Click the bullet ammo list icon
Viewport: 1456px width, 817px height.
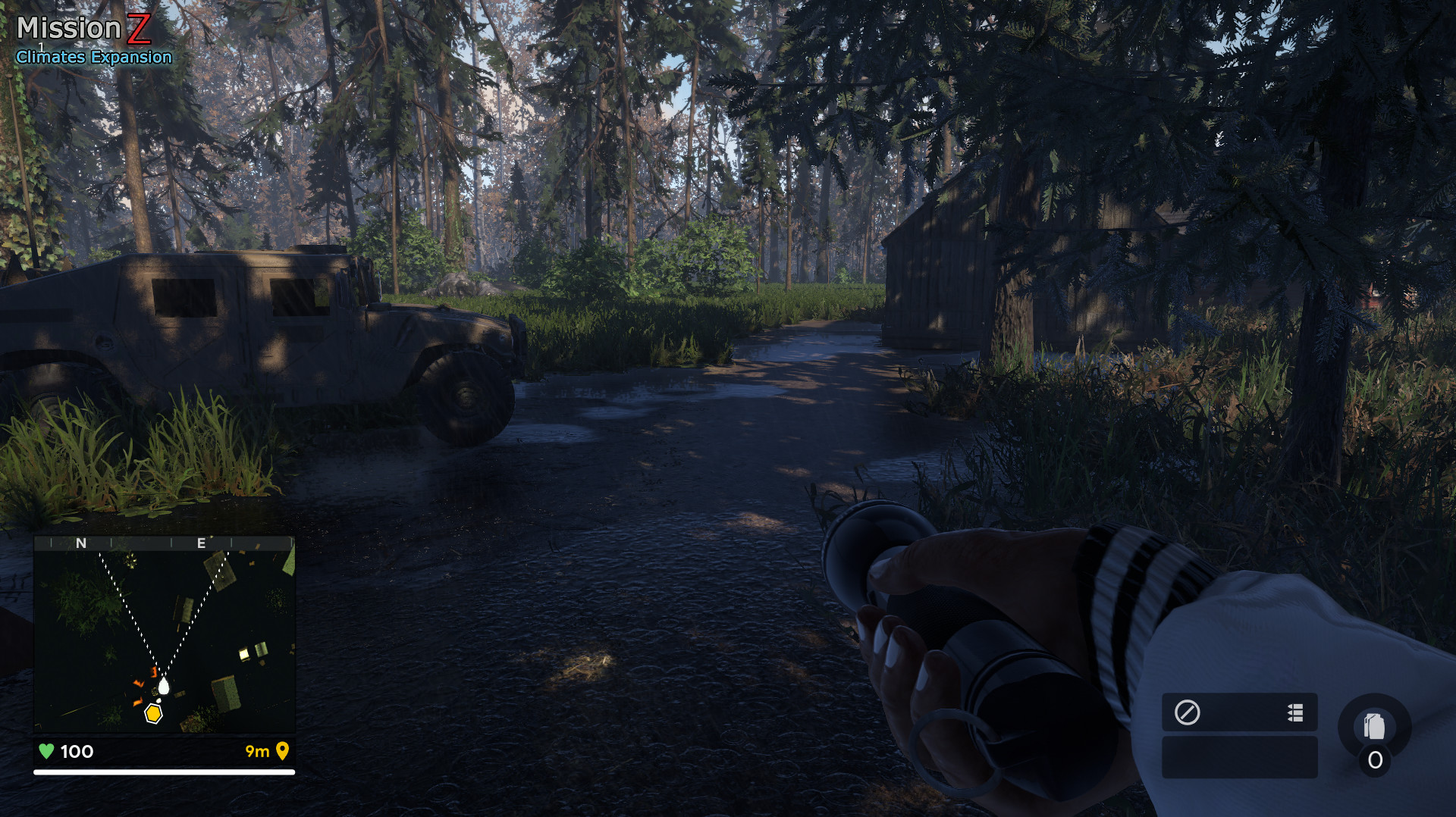click(x=1294, y=713)
